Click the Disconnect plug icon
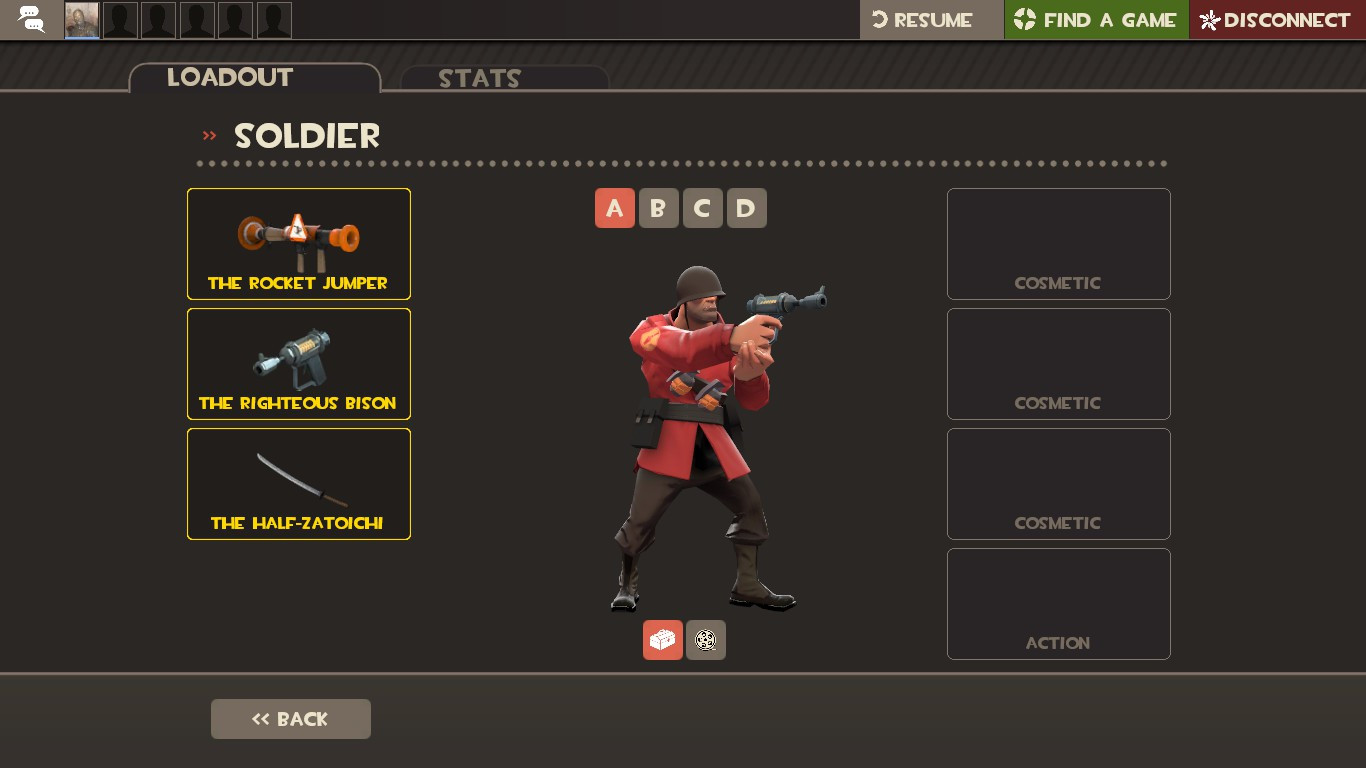The image size is (1366, 768). [1208, 20]
